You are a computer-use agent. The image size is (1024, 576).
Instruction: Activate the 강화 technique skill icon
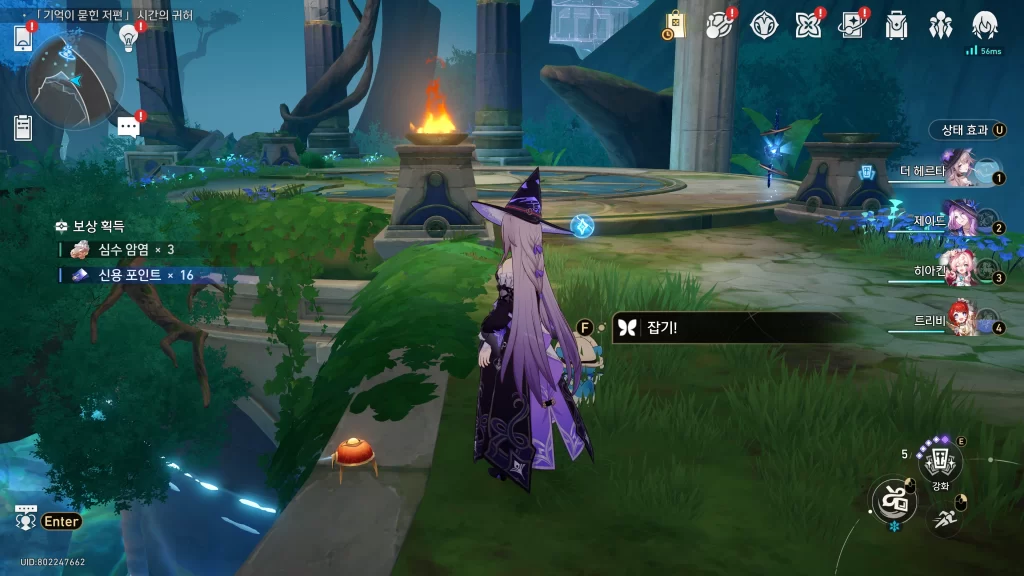pos(940,461)
